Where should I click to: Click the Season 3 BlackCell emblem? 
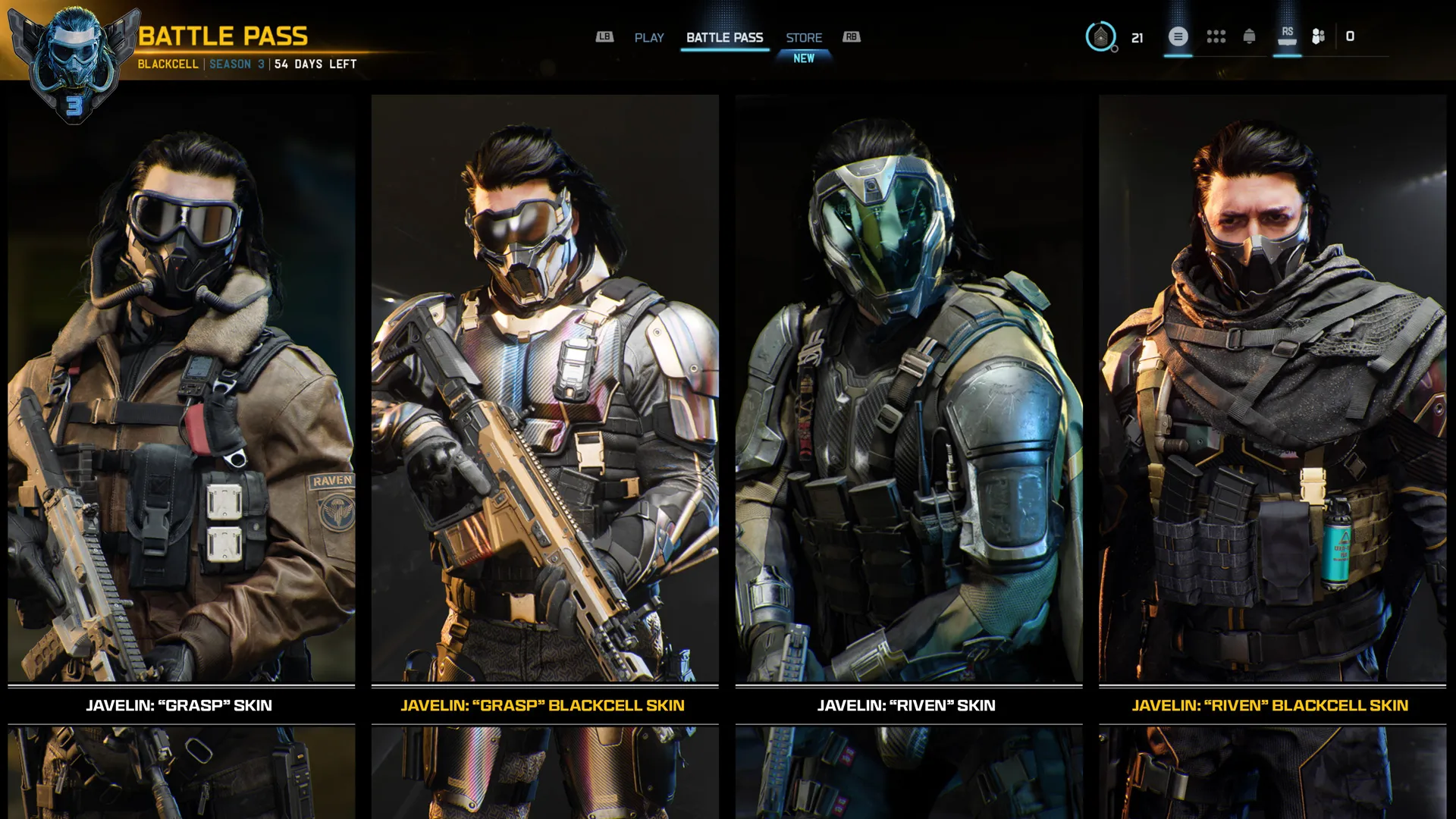(x=74, y=64)
